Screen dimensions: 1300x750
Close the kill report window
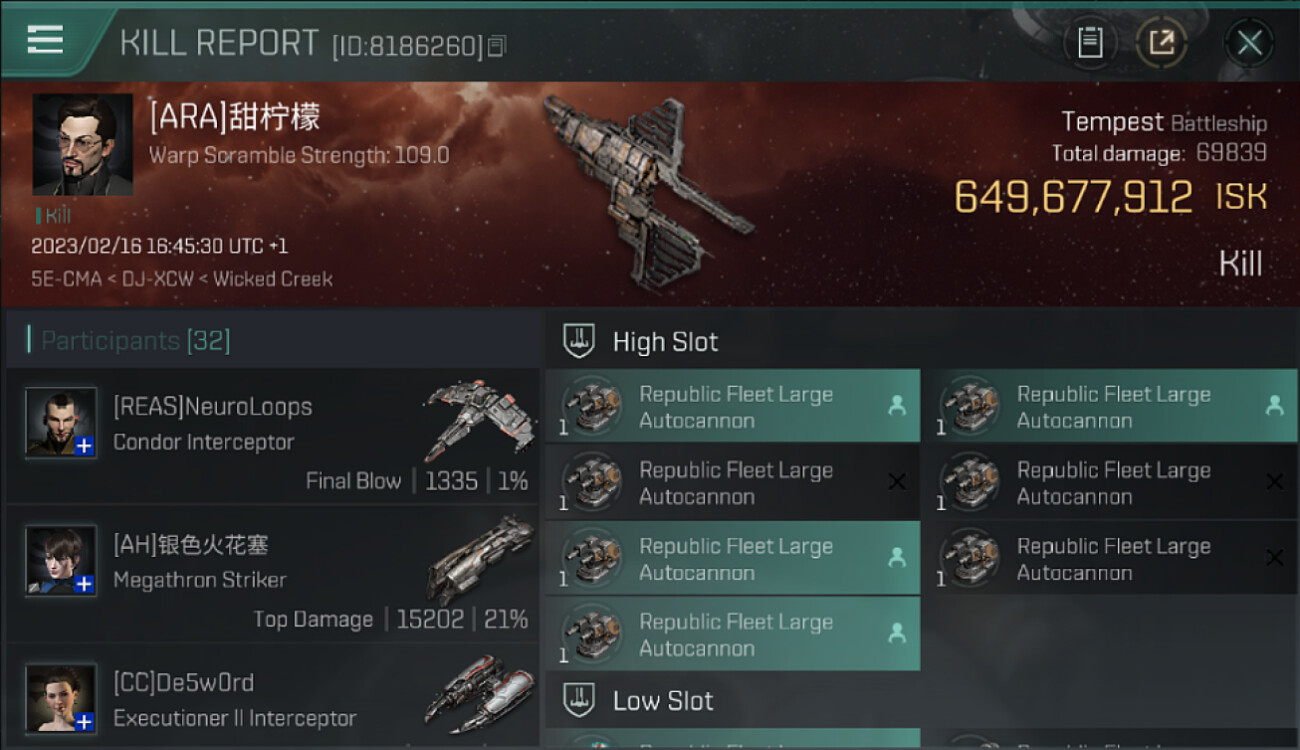(x=1249, y=43)
